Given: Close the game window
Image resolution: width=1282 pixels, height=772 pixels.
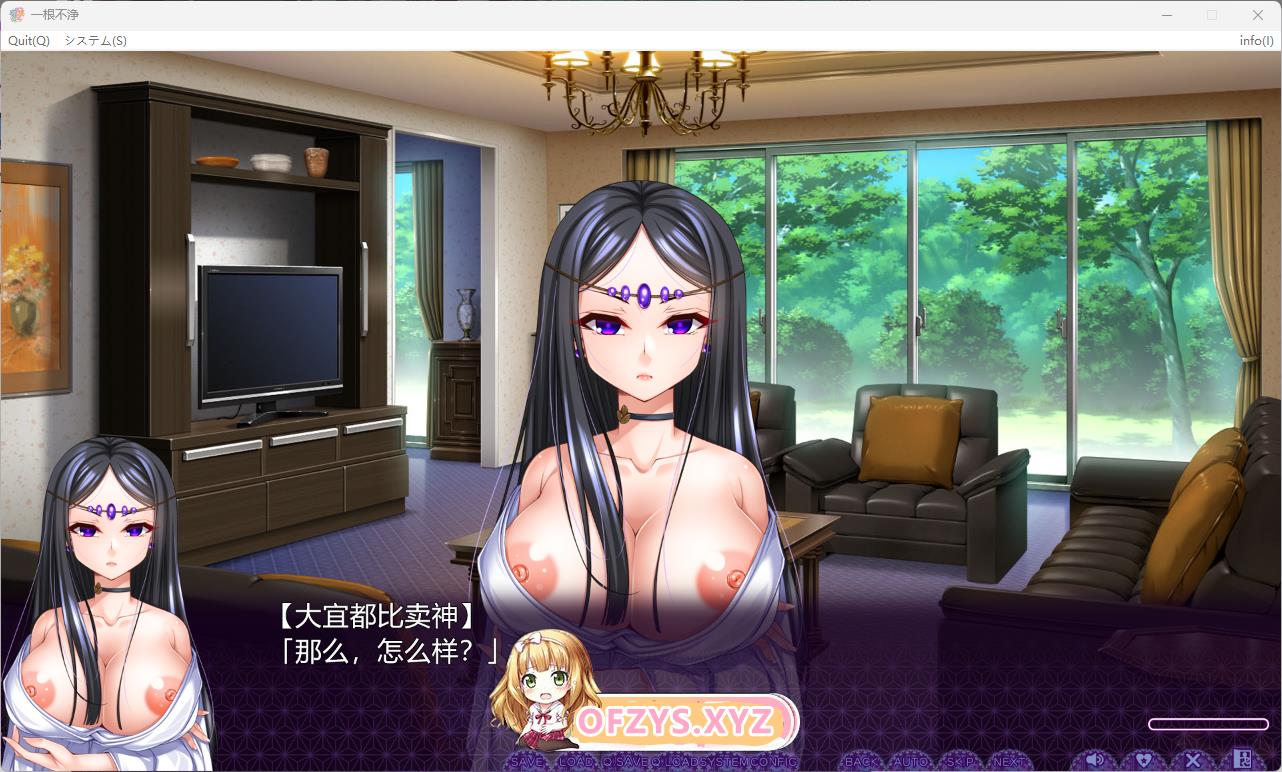Looking at the screenshot, I should pos(1258,15).
